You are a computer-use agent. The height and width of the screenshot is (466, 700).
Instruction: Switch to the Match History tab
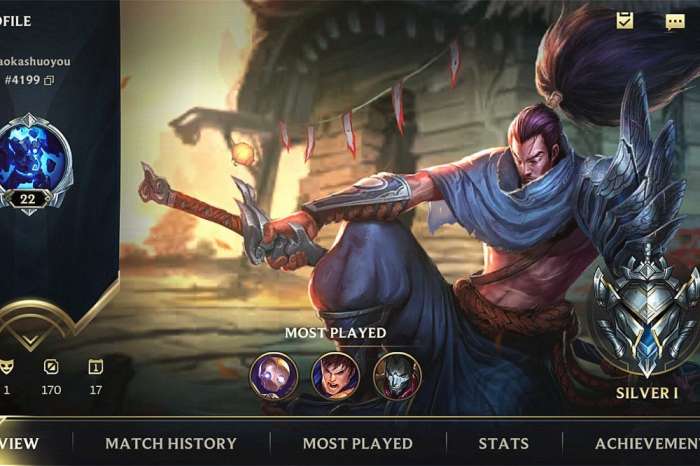pos(171,443)
